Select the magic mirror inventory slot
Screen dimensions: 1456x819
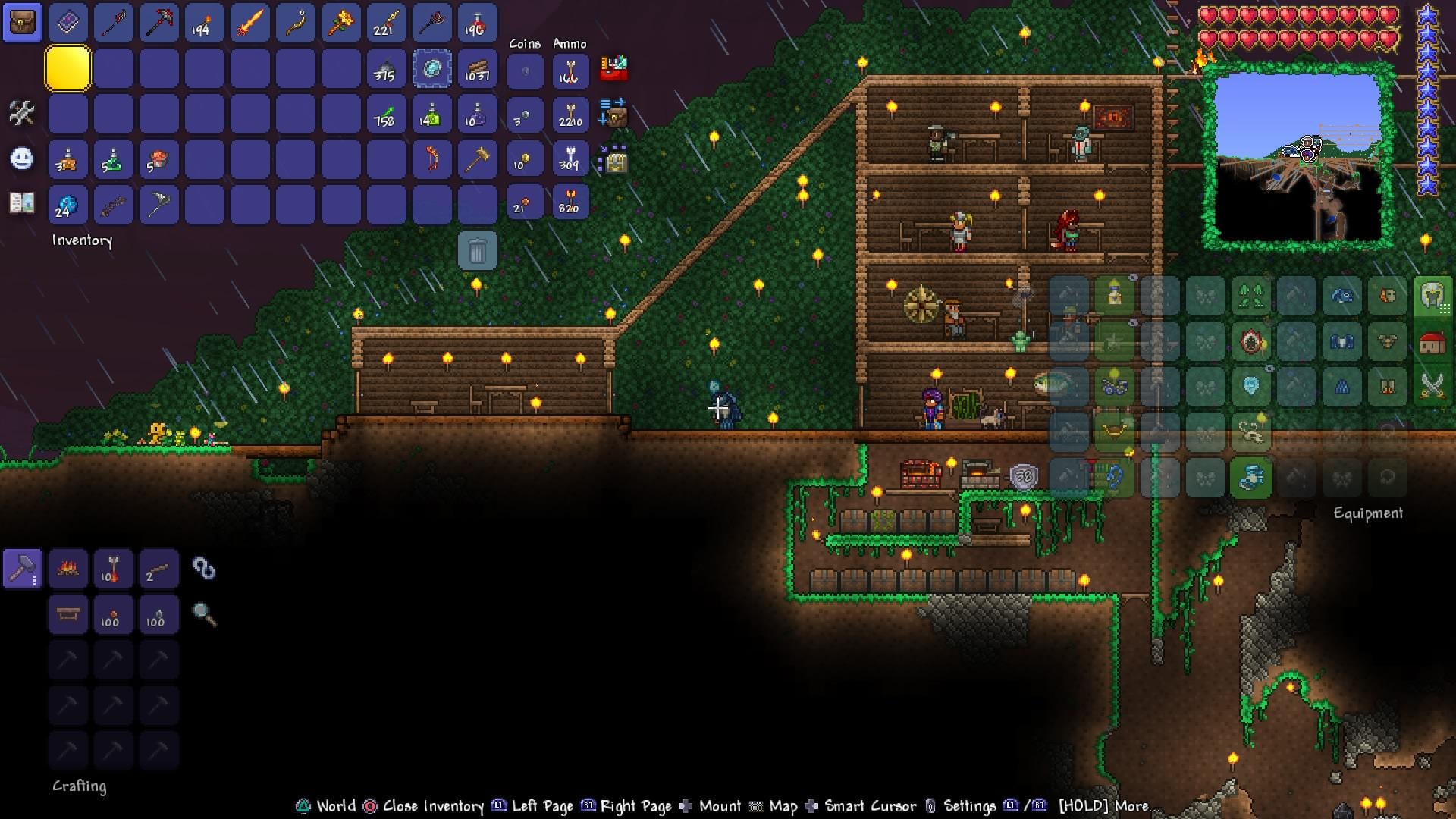432,69
